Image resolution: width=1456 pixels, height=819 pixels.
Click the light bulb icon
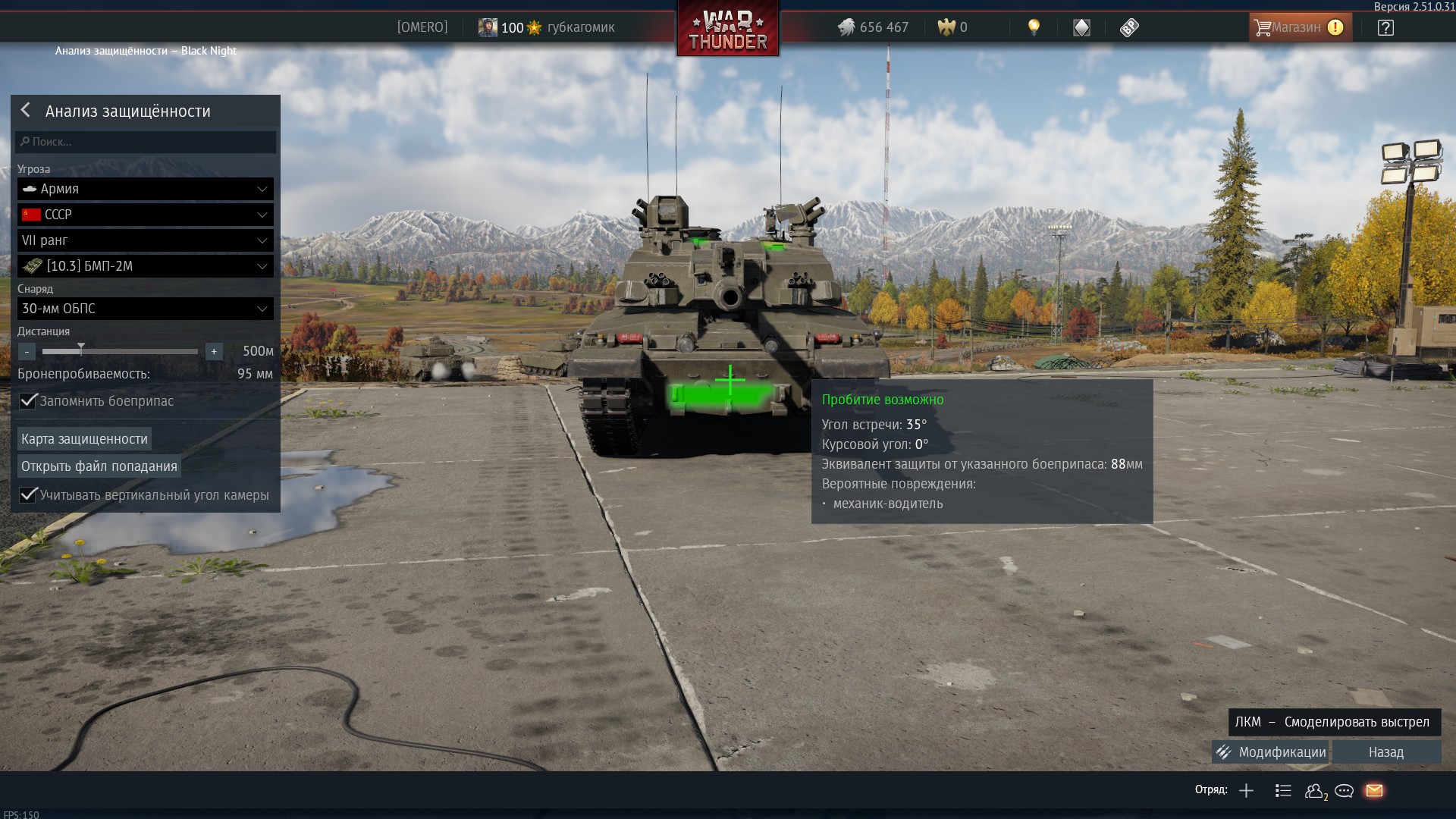click(1034, 28)
